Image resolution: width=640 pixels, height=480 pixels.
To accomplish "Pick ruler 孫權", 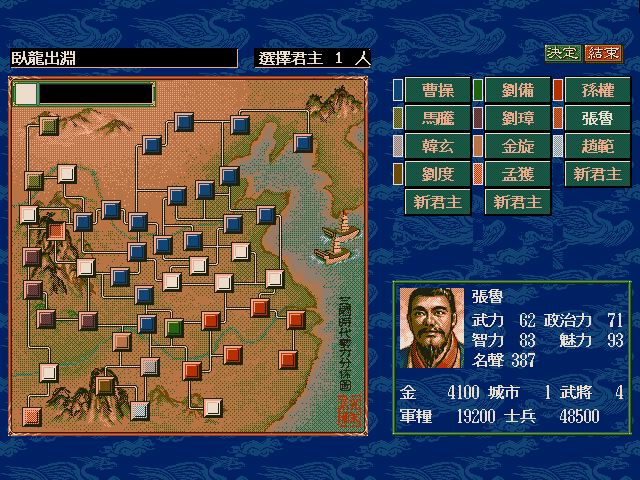I will 597,90.
